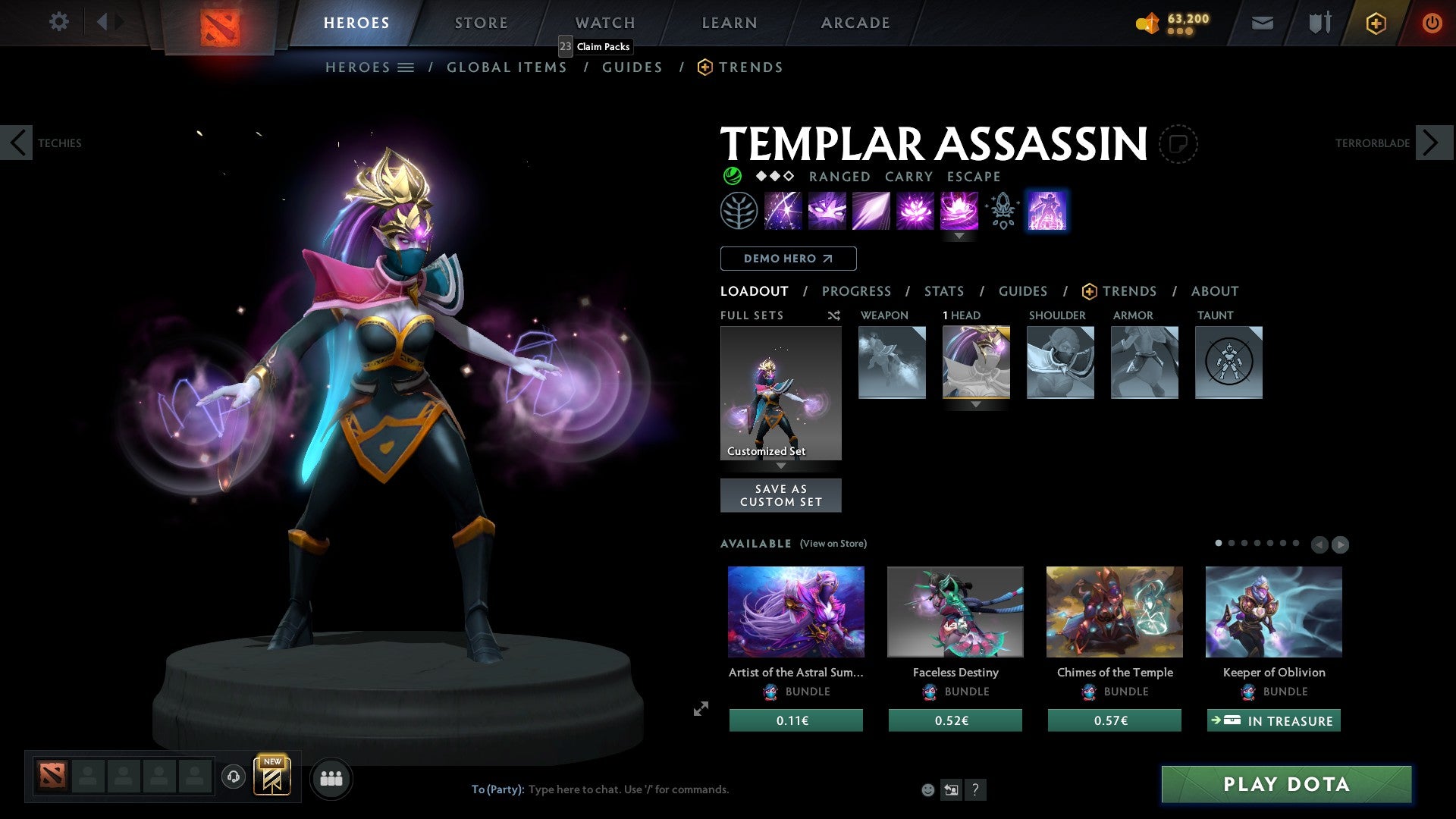Image resolution: width=1456 pixels, height=819 pixels.
Task: Open the settings gear icon
Action: pos(58,22)
